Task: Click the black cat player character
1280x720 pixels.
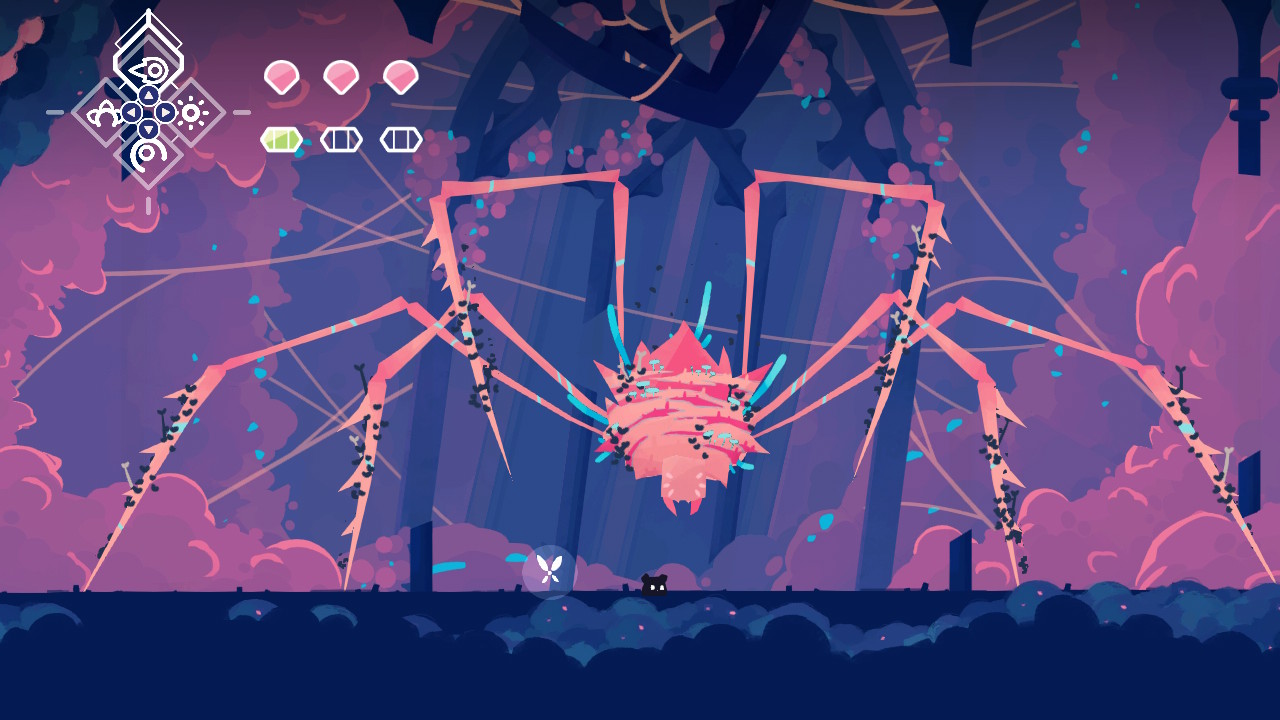Action: coord(652,582)
